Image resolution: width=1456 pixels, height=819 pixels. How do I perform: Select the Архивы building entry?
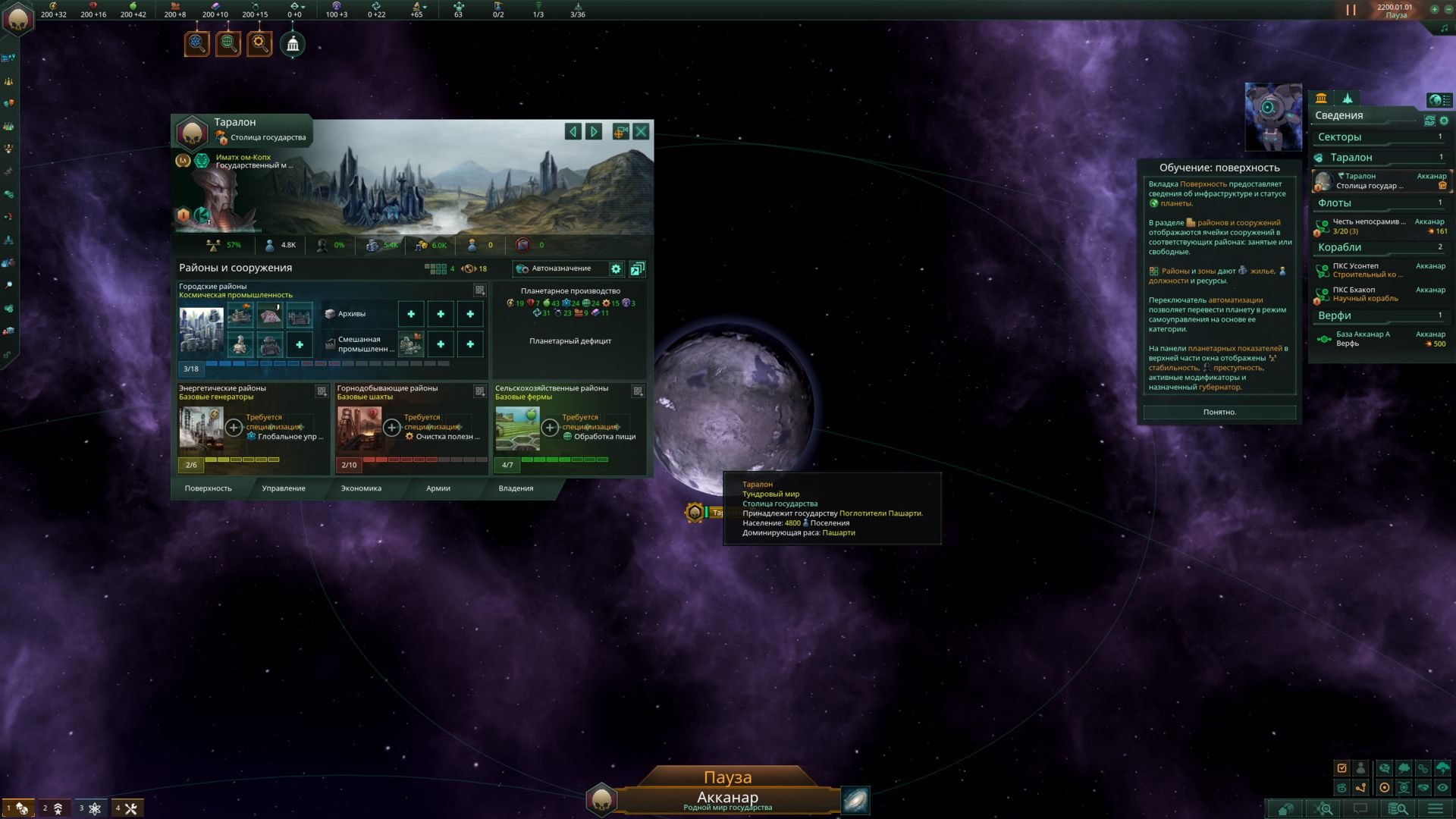coord(351,314)
